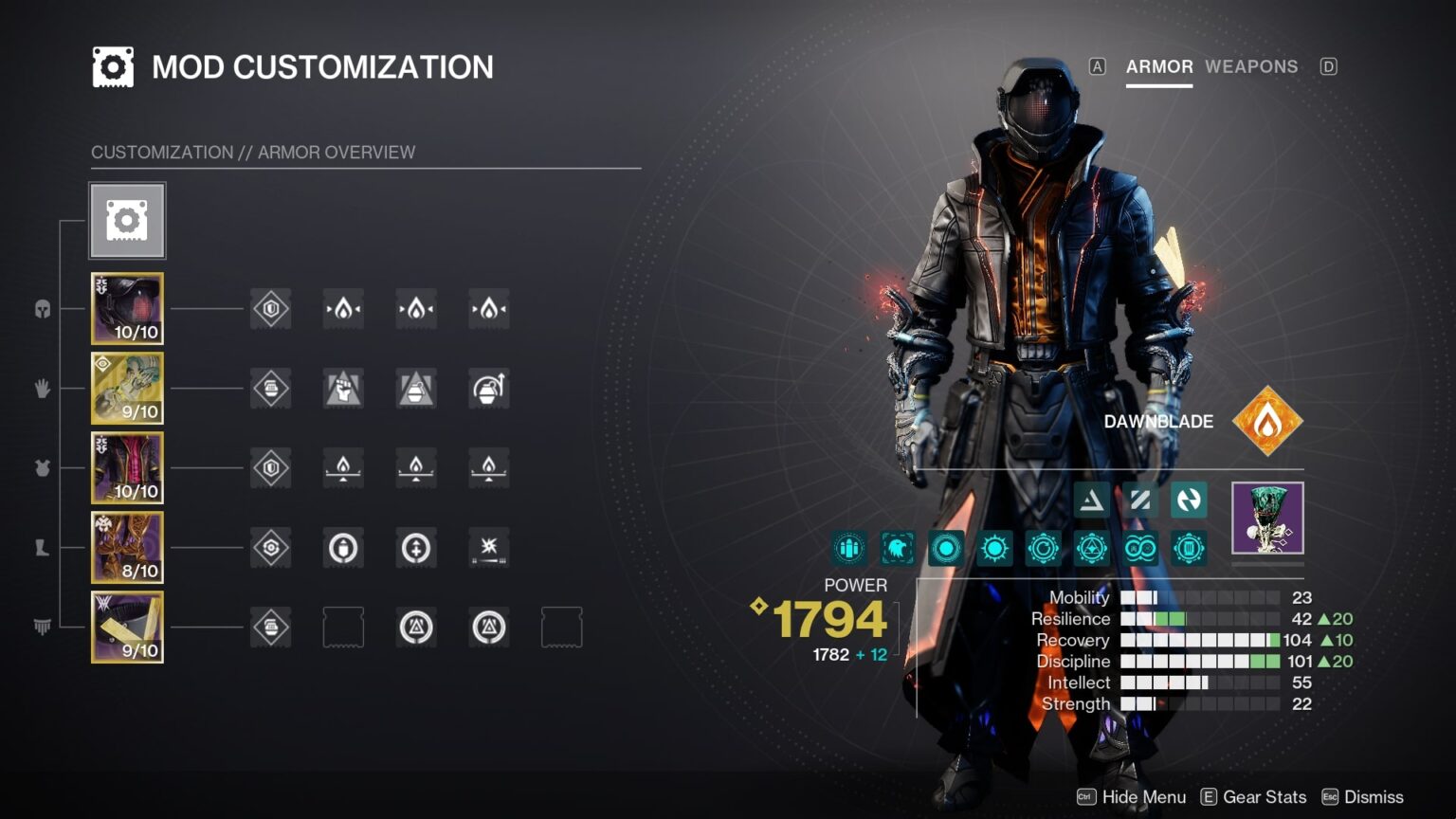
Task: Select the grenade mod with upward arrow
Action: [489, 389]
